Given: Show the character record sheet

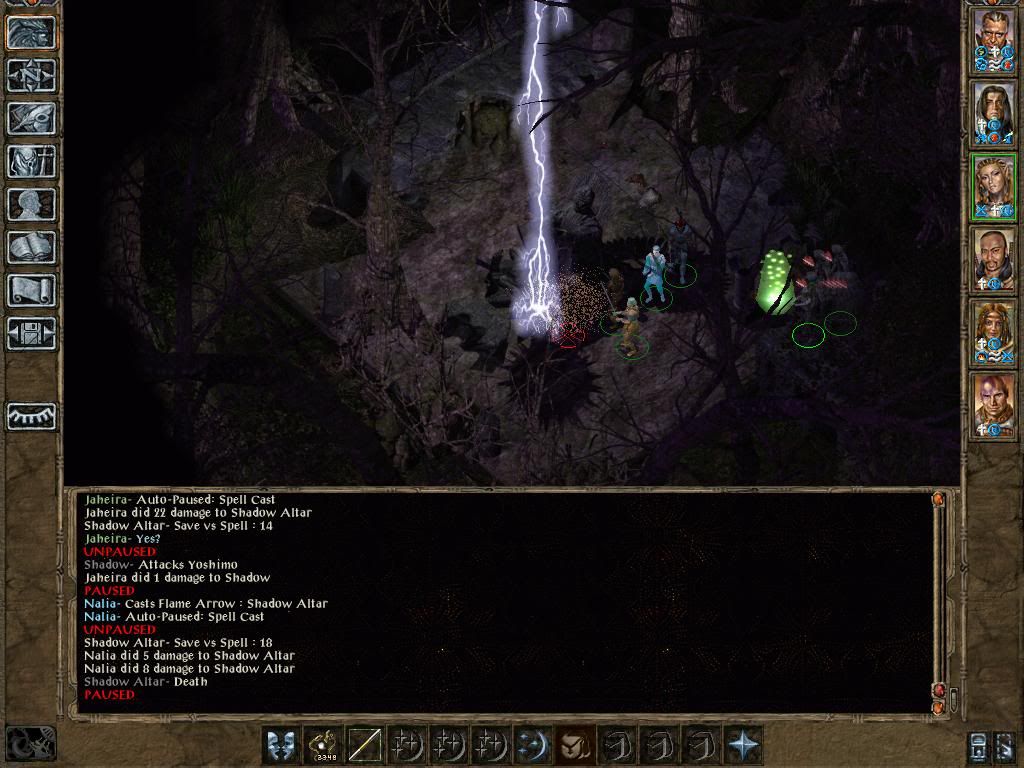Looking at the screenshot, I should pyautogui.click(x=31, y=204).
